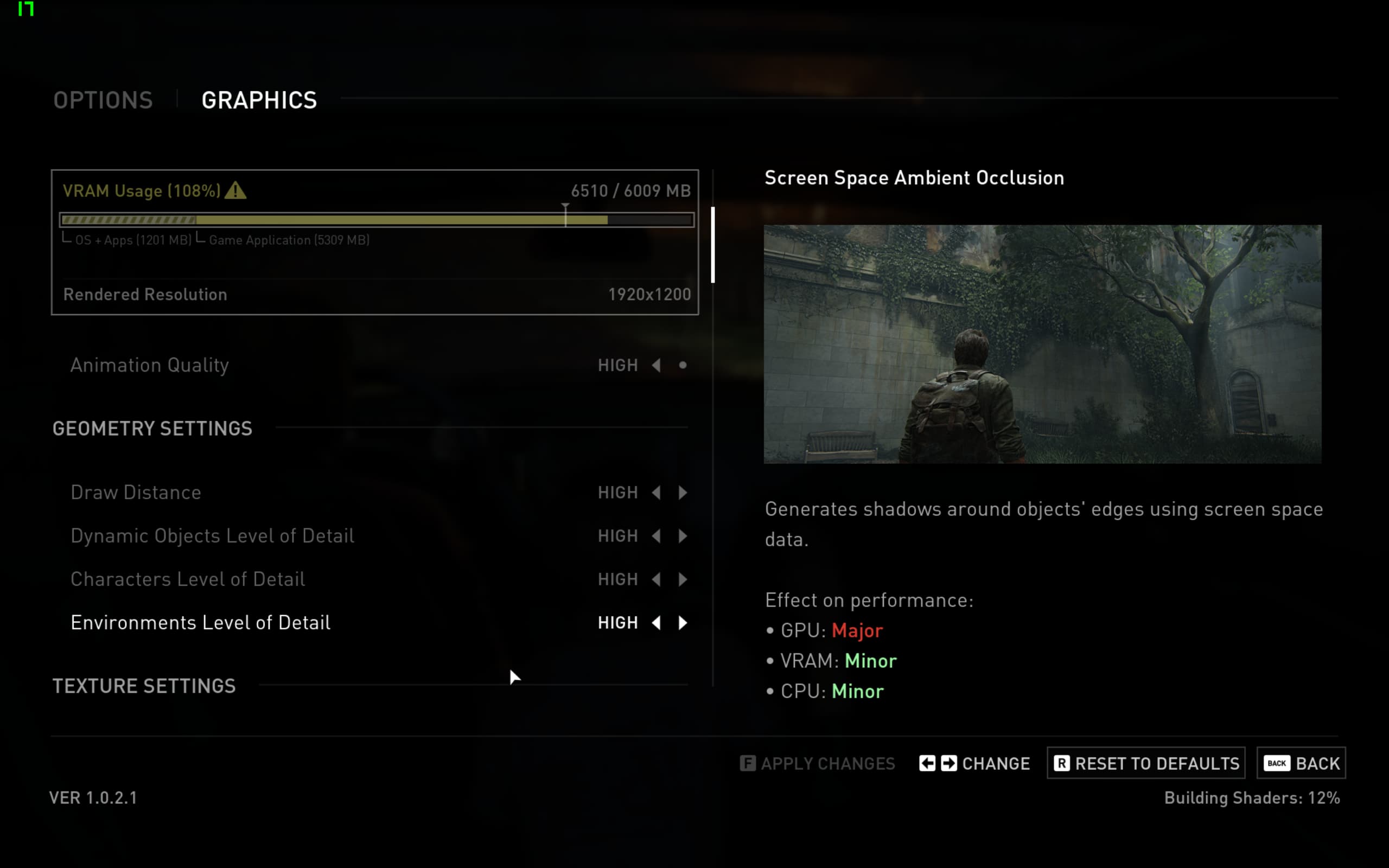
Task: Select Dynamic Objects Level of Detail
Action: tap(212, 535)
